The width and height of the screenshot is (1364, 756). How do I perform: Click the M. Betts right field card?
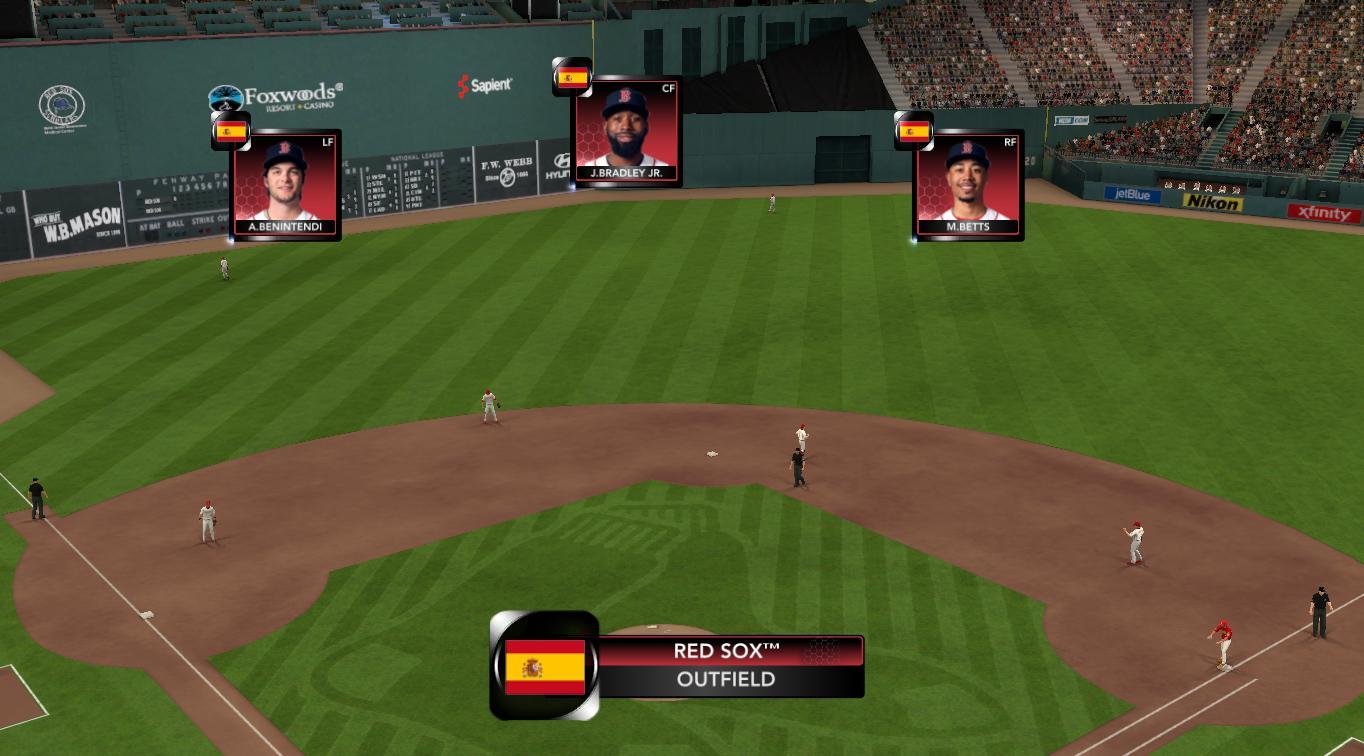pyautogui.click(x=968, y=185)
